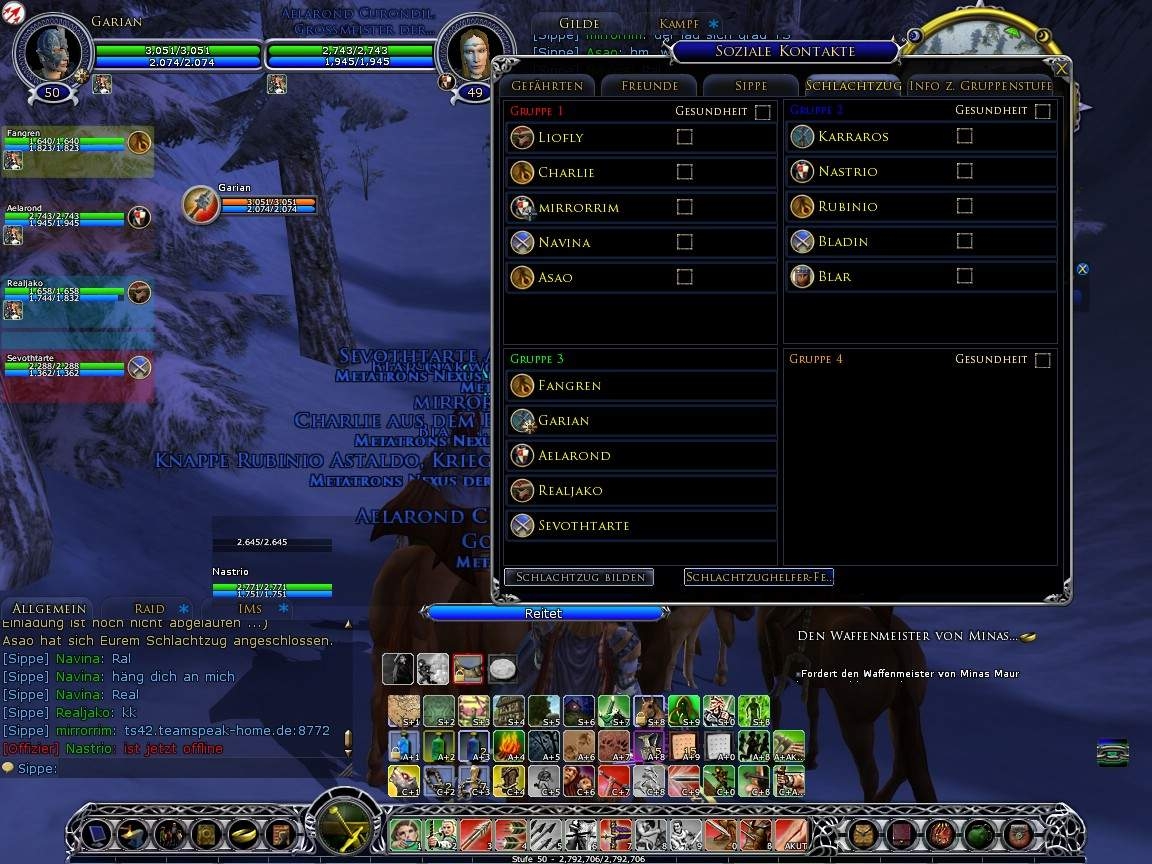Select the Gilde chat tab
This screenshot has height=864, width=1152.
(579, 23)
